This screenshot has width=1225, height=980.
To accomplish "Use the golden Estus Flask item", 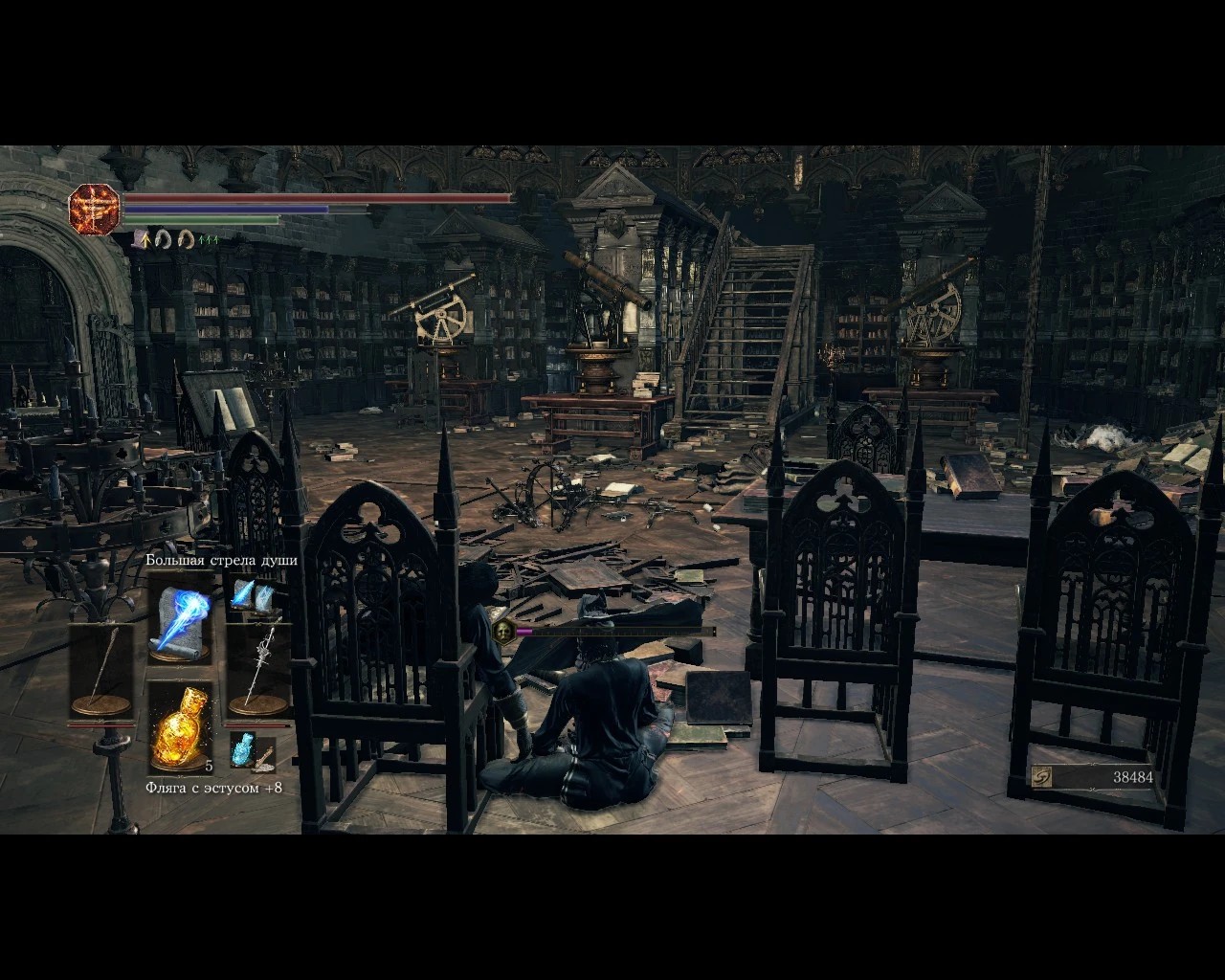I will point(180,727).
